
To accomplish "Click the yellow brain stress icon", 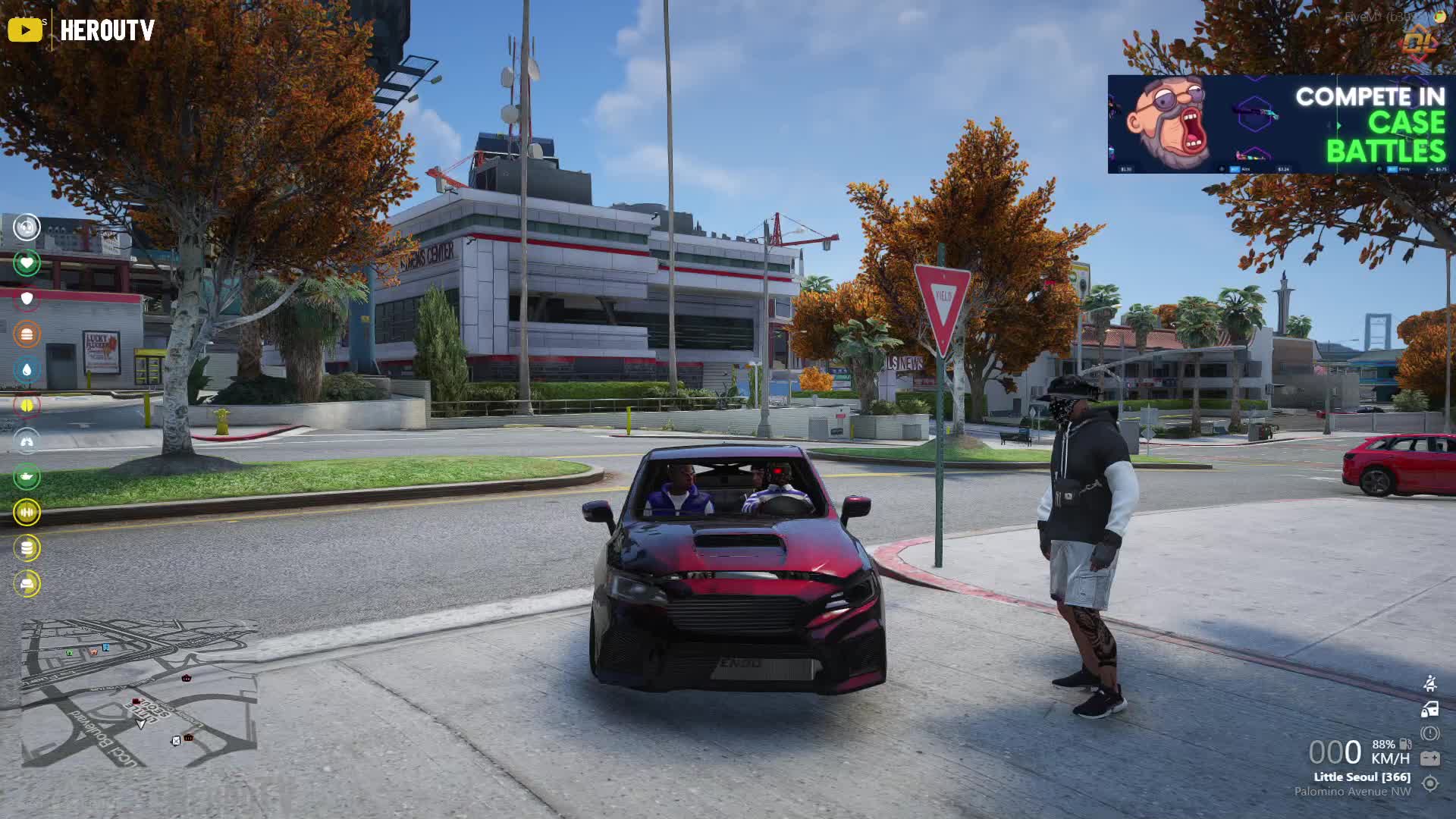I will [27, 406].
